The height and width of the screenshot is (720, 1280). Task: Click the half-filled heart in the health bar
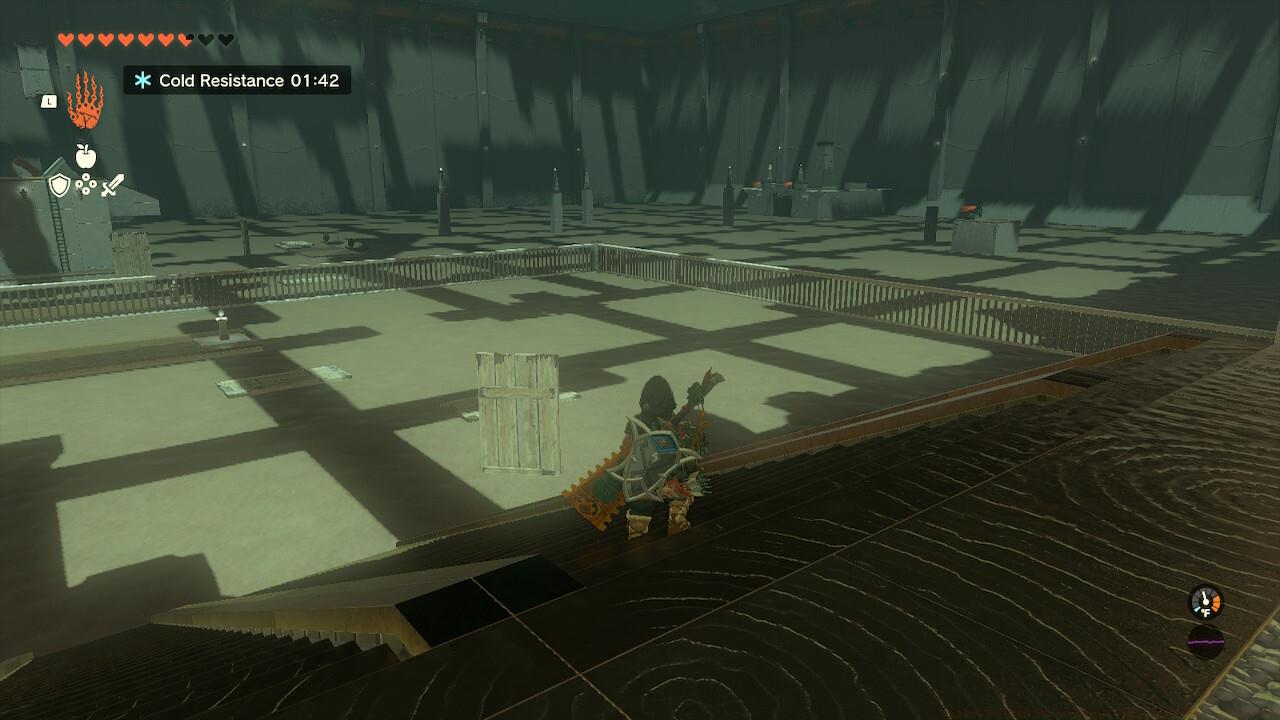pyautogui.click(x=184, y=38)
